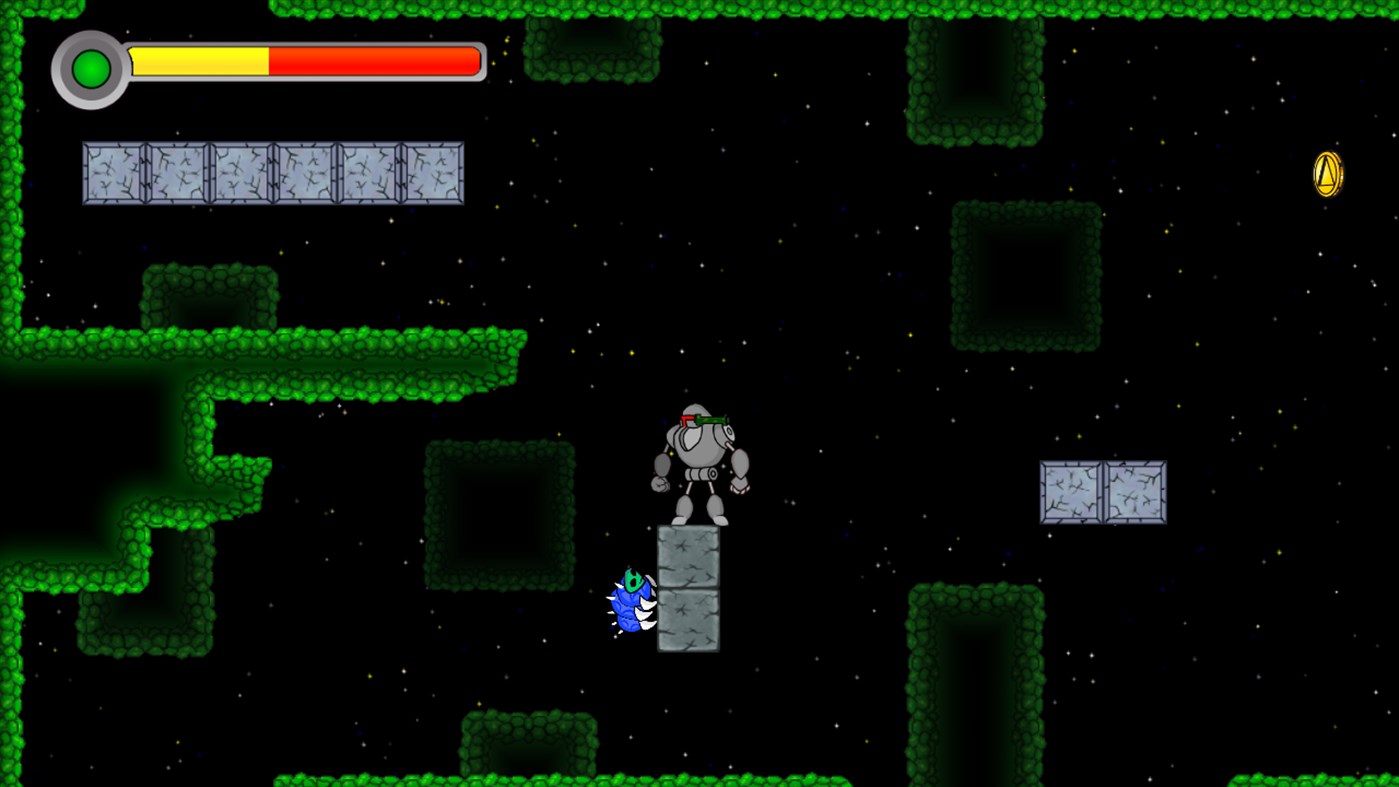Select the golden coin pickup
1399x787 pixels.
coord(1328,175)
